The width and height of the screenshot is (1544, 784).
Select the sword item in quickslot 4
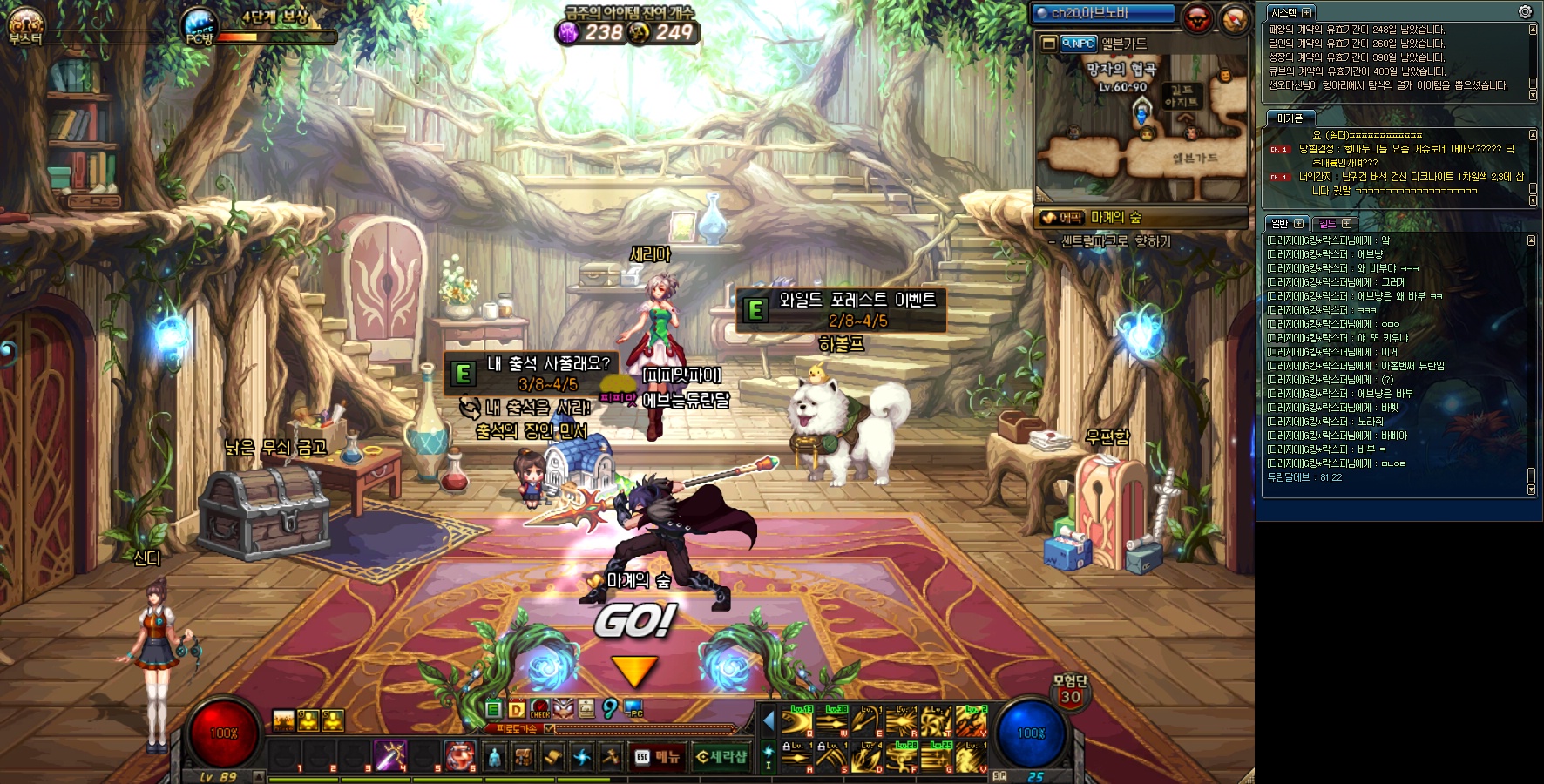(389, 754)
